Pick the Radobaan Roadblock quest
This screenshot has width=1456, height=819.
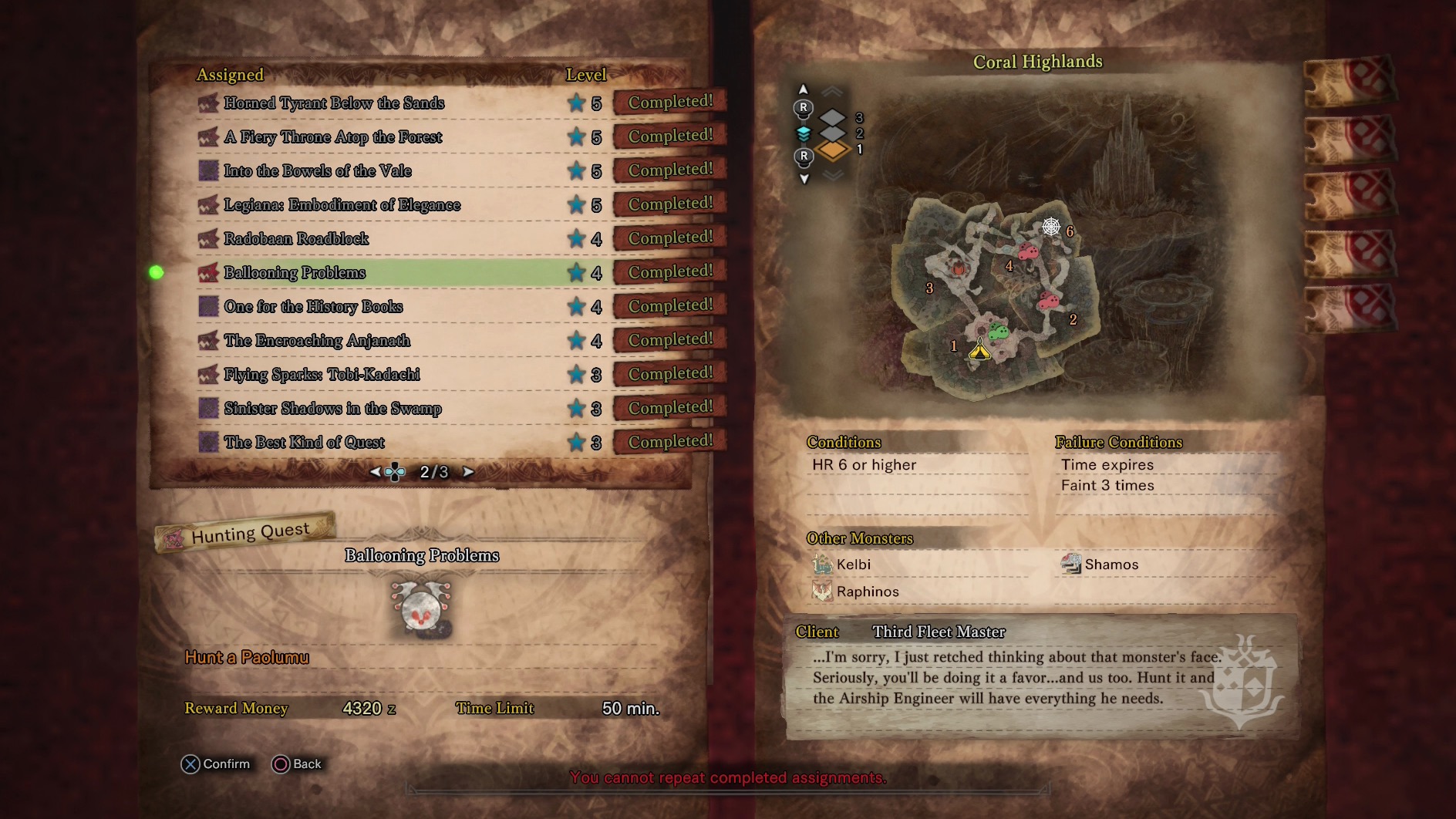pos(296,239)
